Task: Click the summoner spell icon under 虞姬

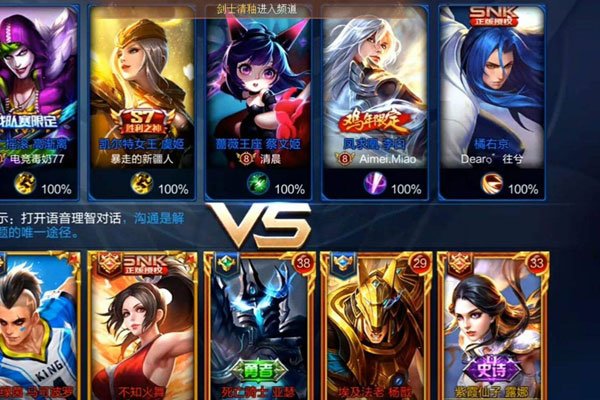Action: click(140, 185)
